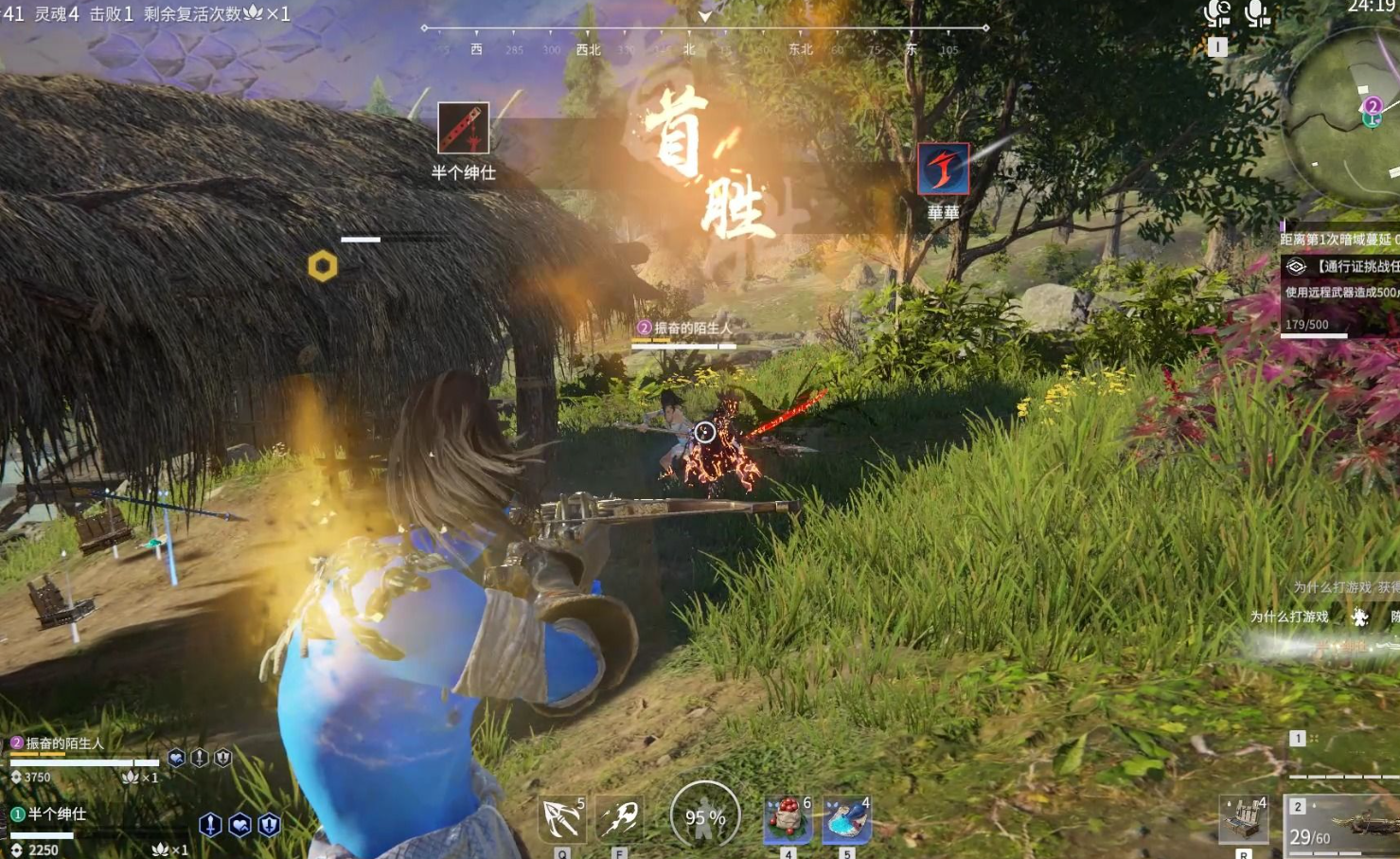1400x859 pixels.
Task: Toggle the microphone icon
Action: click(x=1257, y=13)
